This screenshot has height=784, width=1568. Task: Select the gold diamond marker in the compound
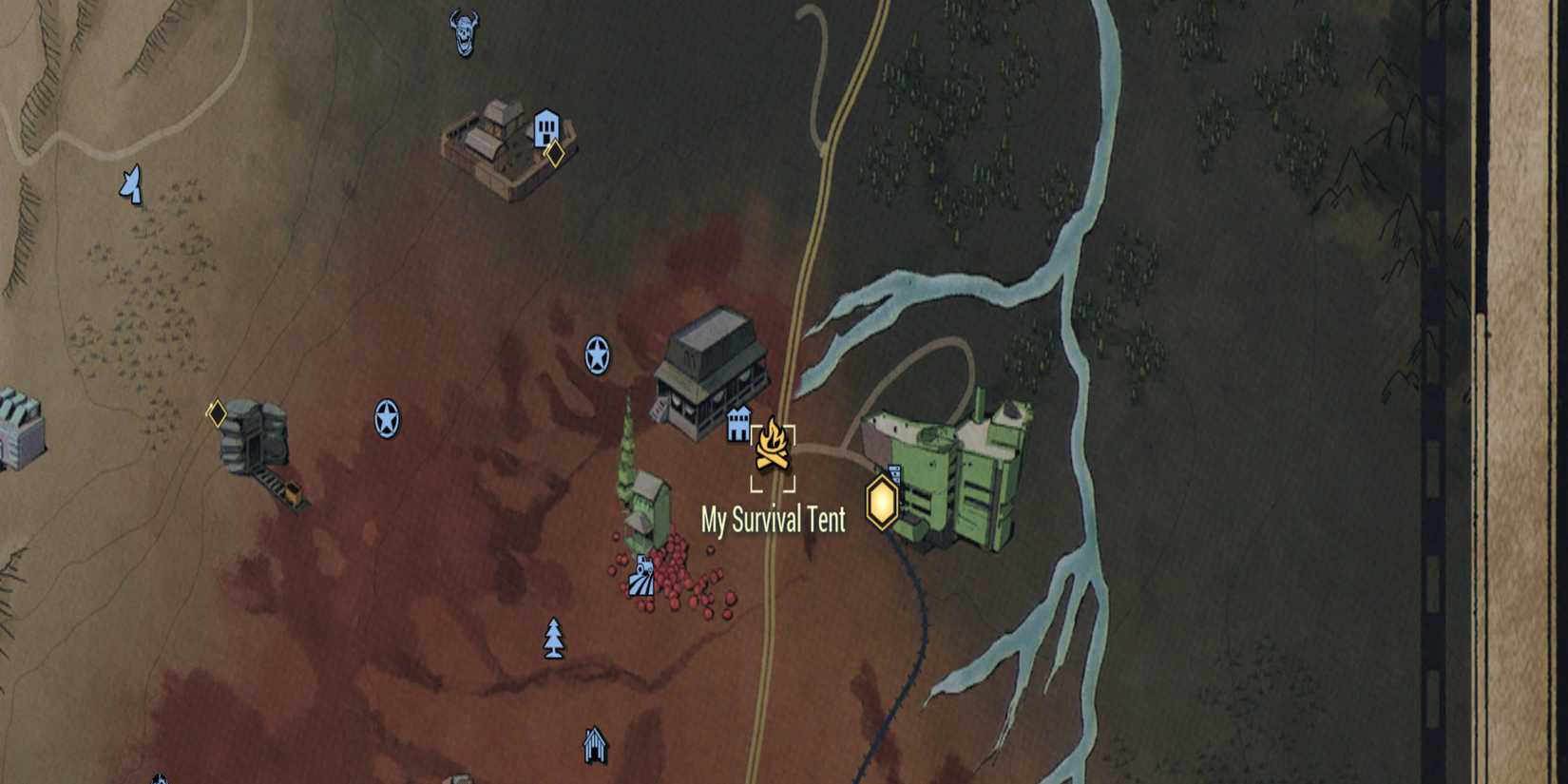point(554,154)
